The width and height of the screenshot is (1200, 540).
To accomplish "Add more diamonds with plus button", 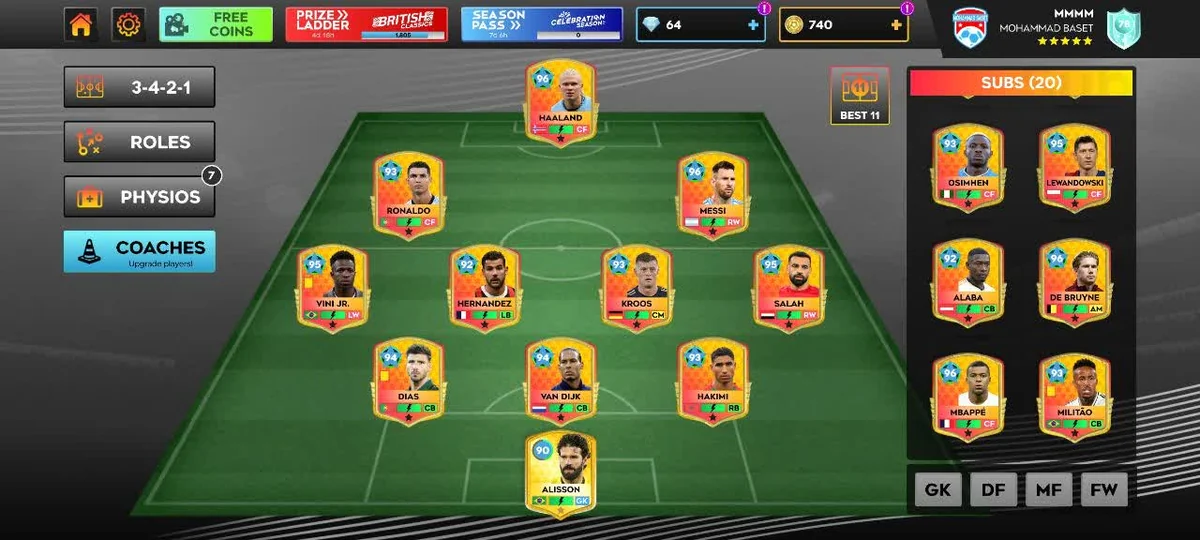I will coord(753,25).
